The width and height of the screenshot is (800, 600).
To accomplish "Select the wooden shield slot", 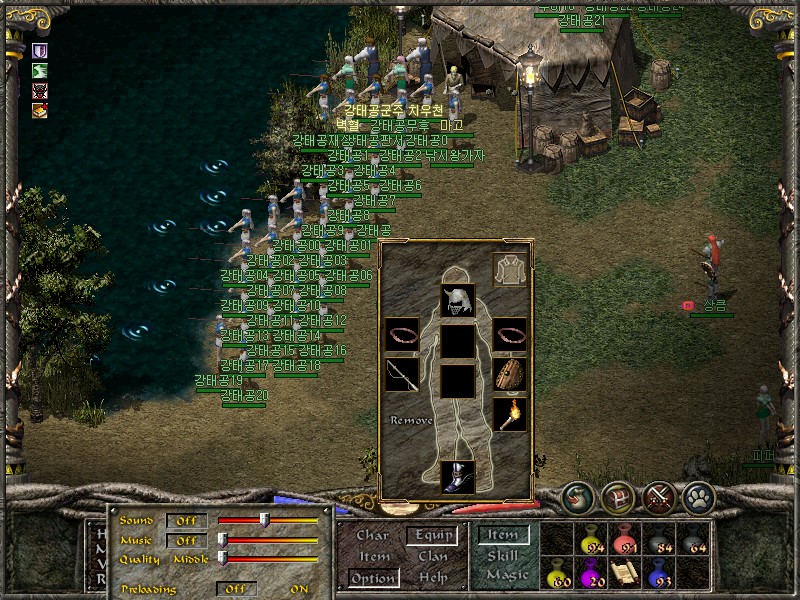I will [510, 375].
